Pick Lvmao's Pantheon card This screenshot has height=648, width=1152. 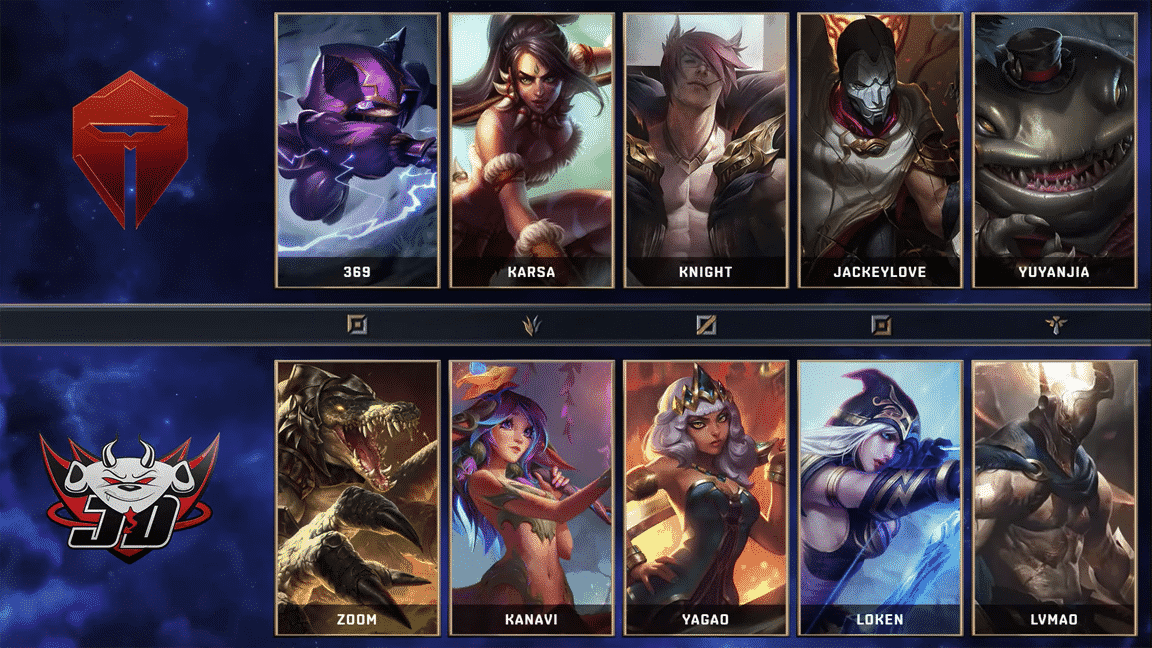click(1054, 498)
